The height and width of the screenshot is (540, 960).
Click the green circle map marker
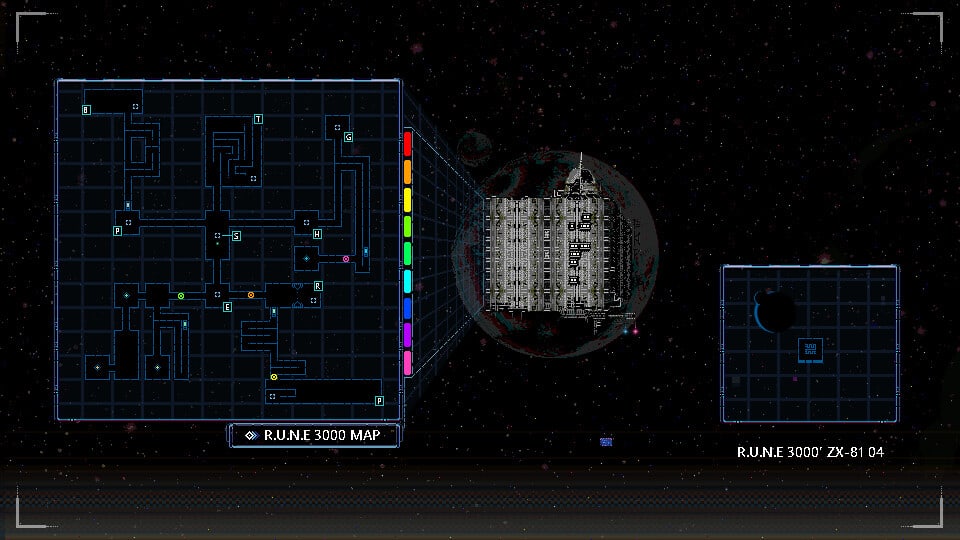point(181,296)
